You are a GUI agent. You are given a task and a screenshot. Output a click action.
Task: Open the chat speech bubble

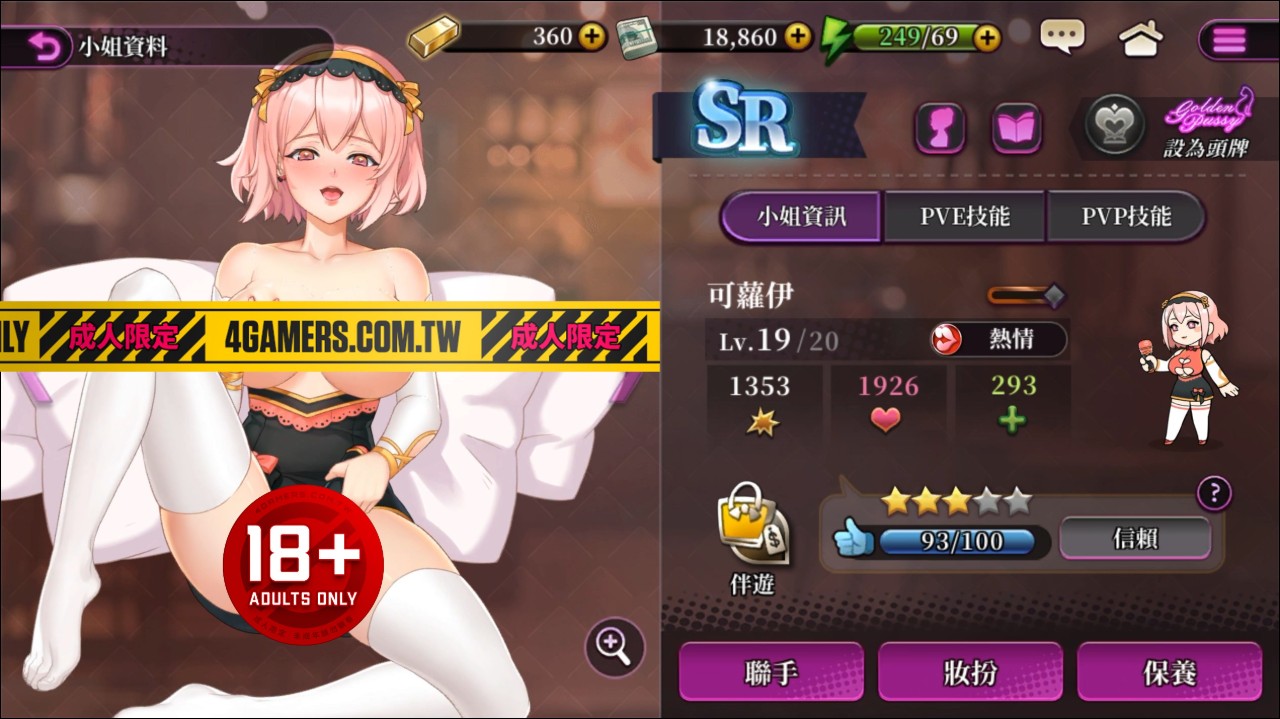pos(1062,38)
